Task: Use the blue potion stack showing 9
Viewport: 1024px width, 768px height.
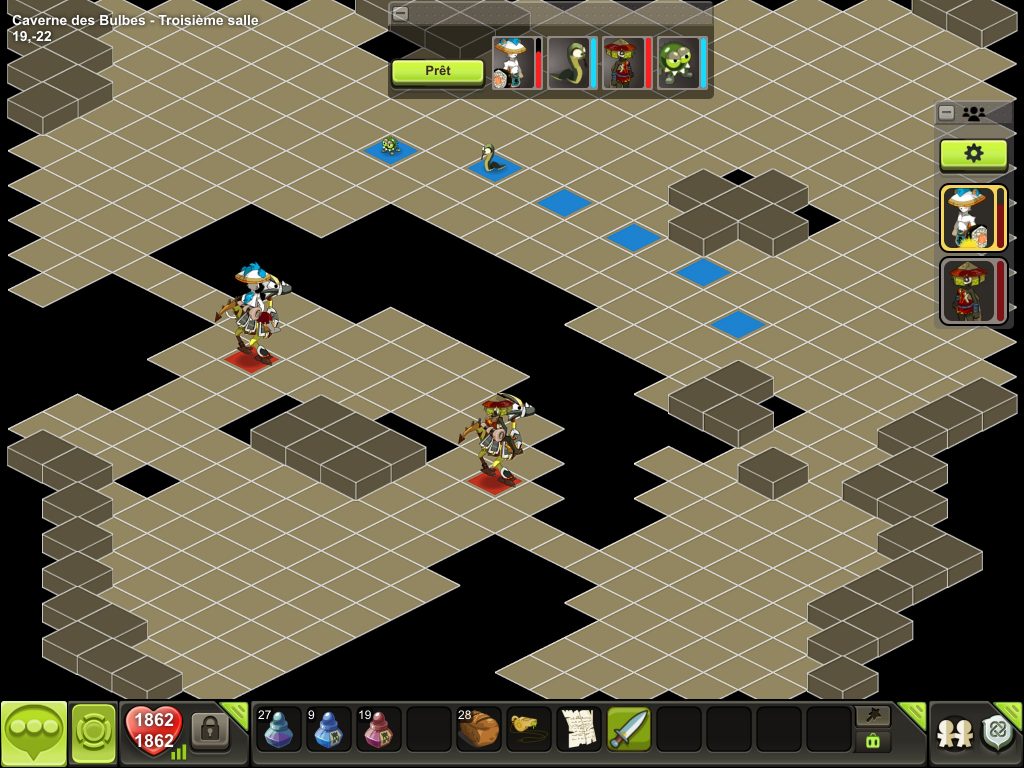Action: (328, 730)
